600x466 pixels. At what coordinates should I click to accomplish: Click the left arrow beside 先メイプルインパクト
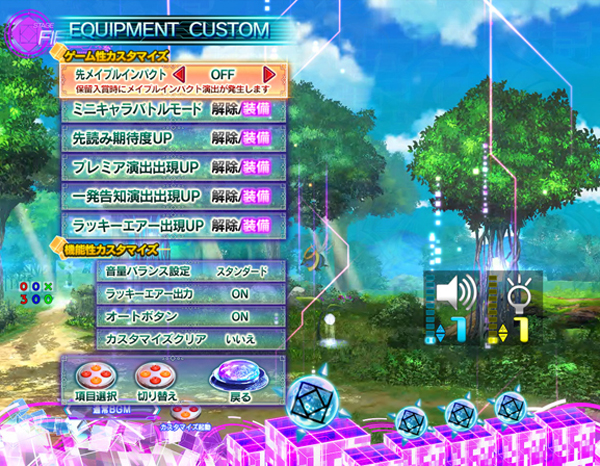pyautogui.click(x=179, y=75)
